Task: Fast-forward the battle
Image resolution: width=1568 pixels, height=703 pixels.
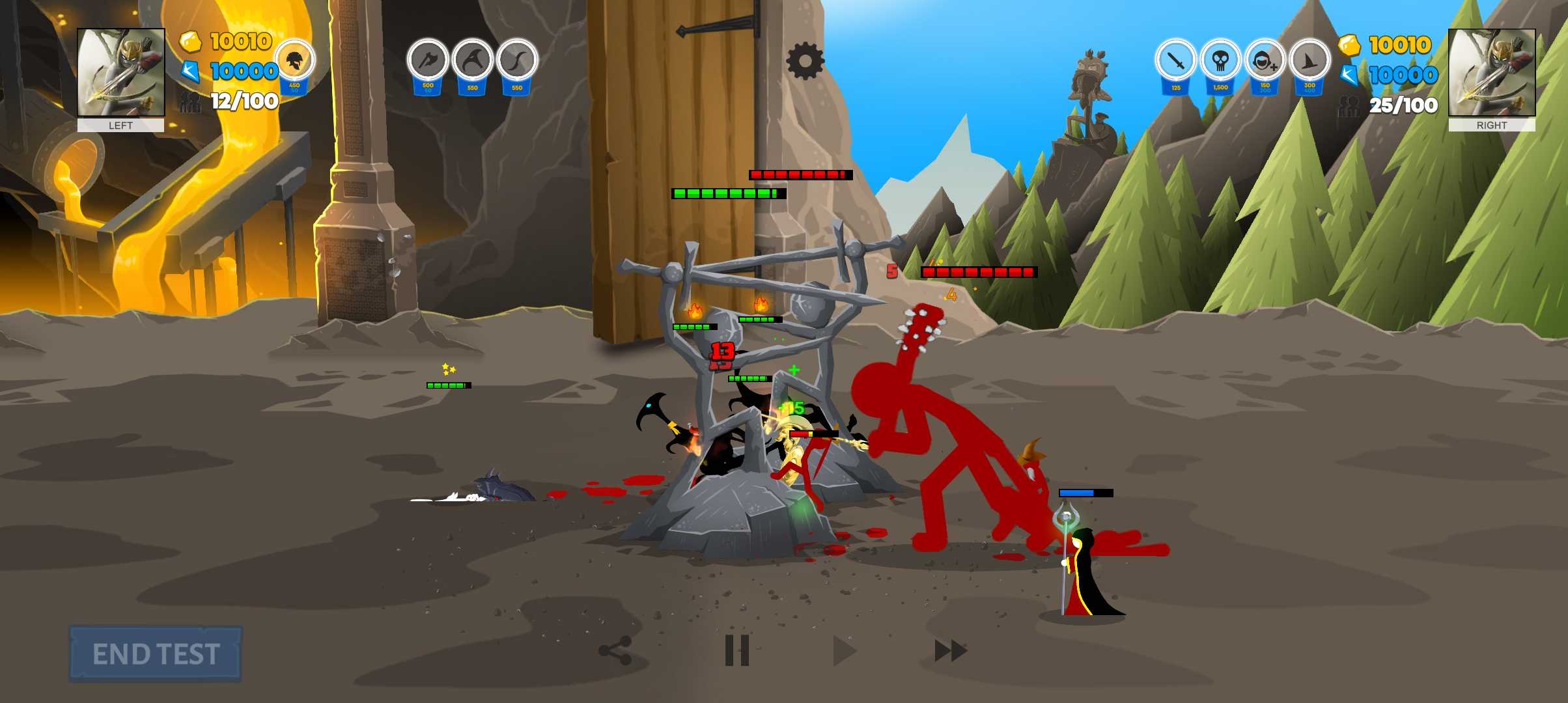Action: tap(951, 650)
